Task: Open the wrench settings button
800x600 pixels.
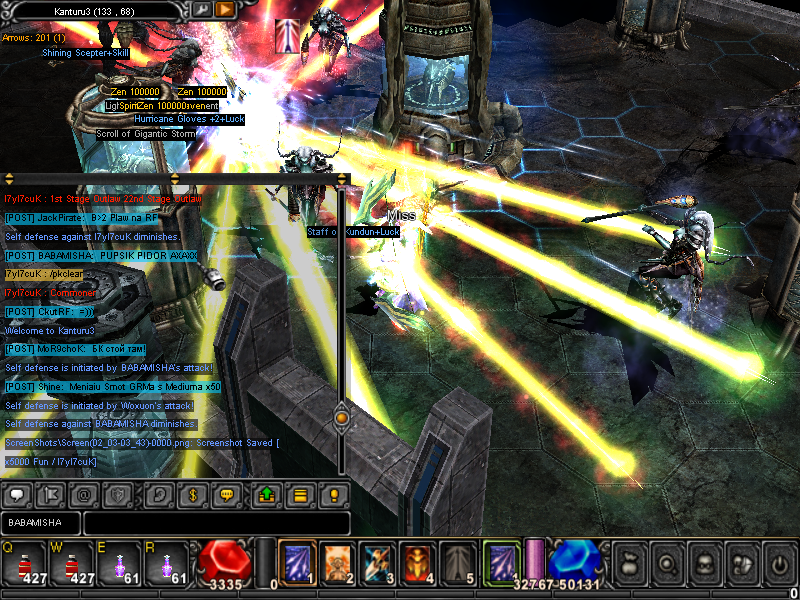Action: coord(201,9)
